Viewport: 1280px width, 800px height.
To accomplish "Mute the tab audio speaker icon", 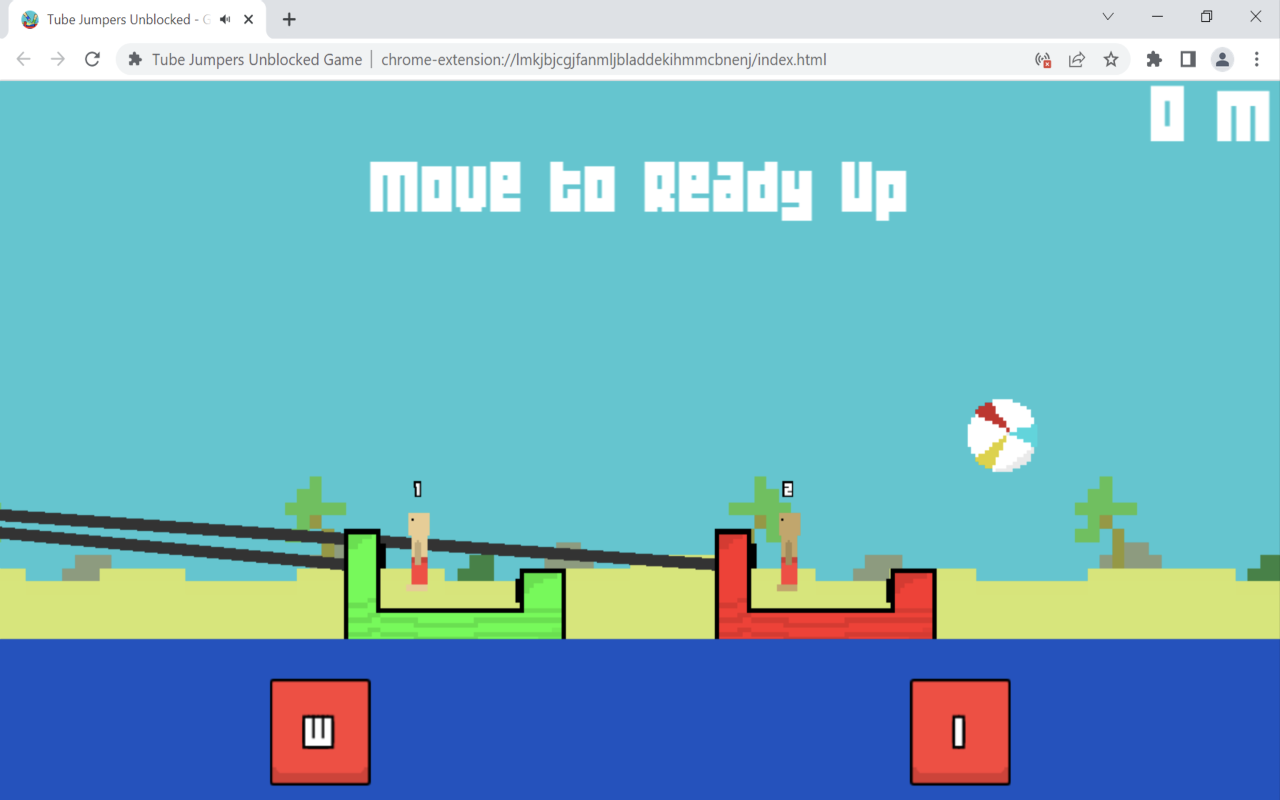I will (224, 18).
